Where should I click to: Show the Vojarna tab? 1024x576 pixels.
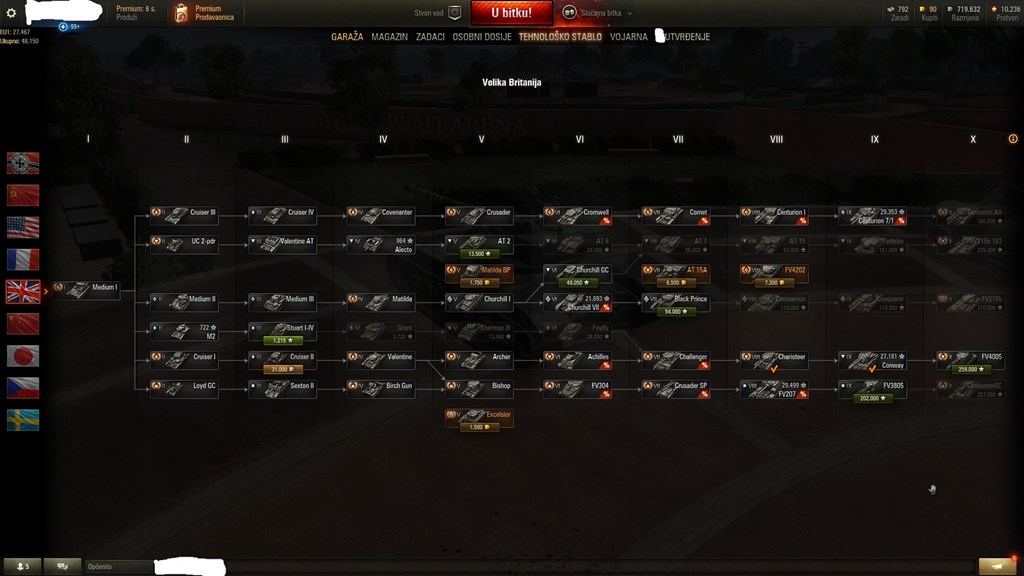(x=628, y=37)
